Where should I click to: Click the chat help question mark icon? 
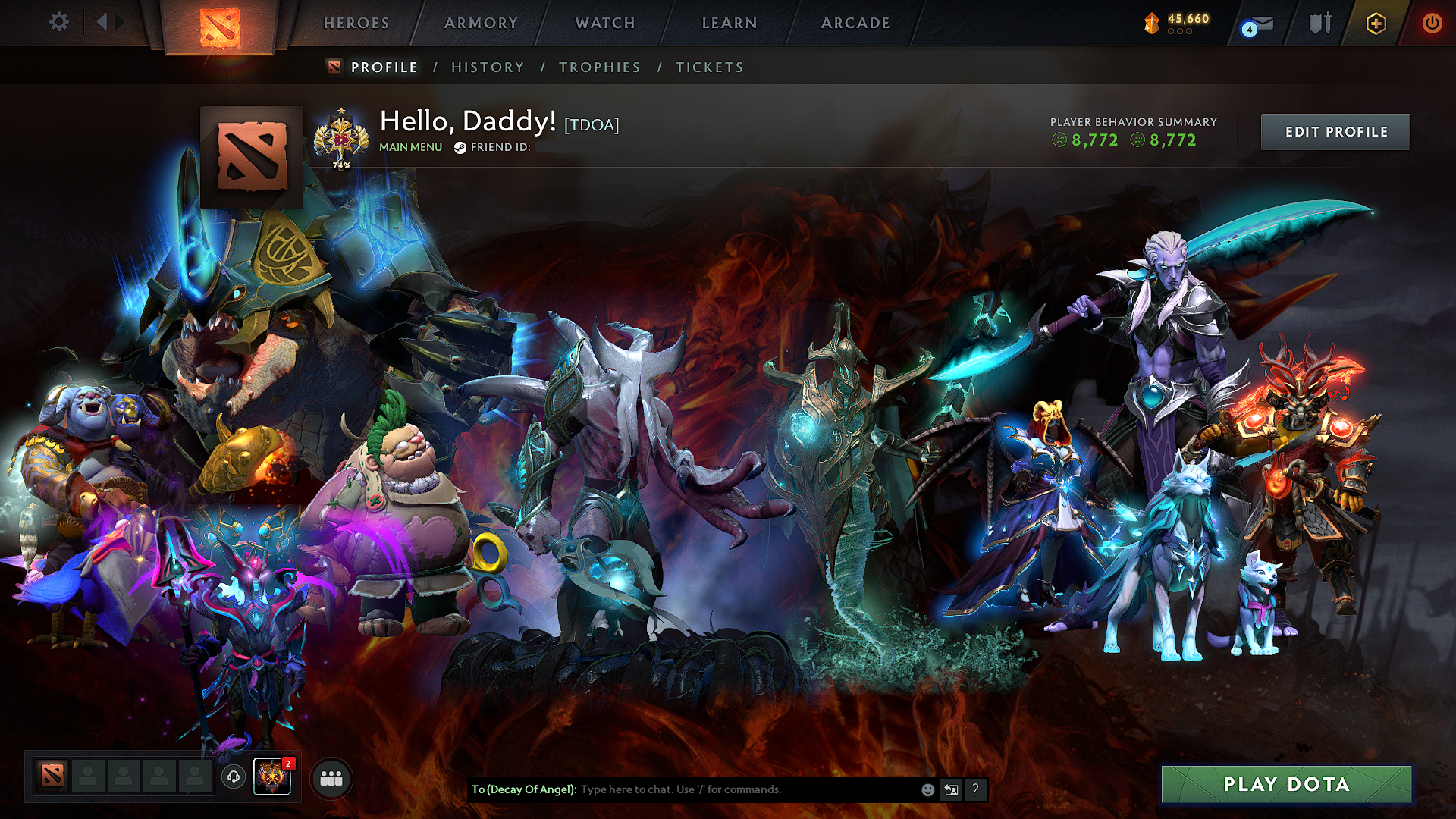coord(975,790)
